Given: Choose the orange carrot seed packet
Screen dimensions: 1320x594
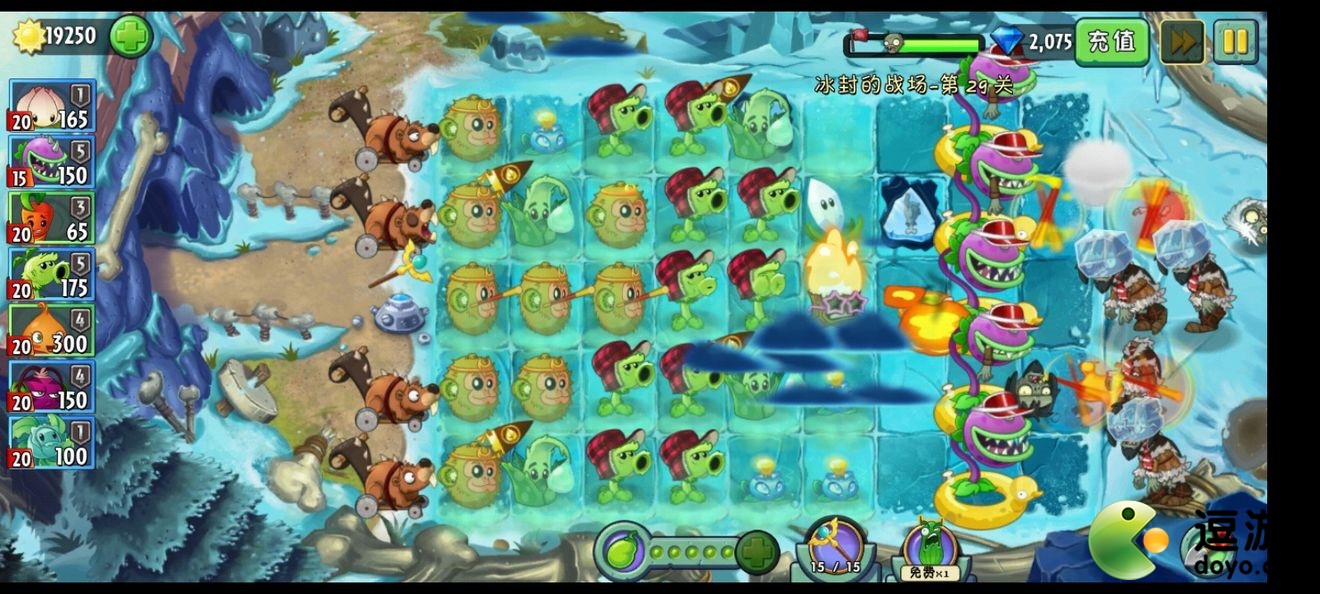Looking at the screenshot, I should [53, 218].
